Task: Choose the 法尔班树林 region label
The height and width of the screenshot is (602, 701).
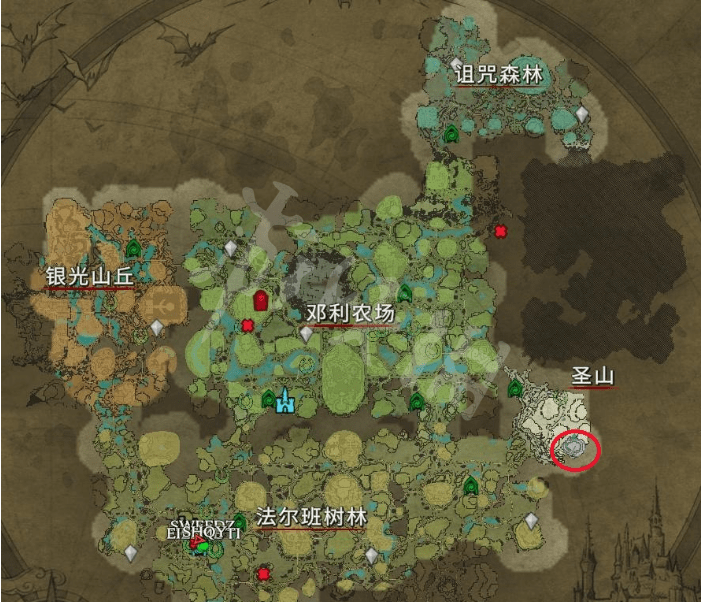Action: pos(311,518)
